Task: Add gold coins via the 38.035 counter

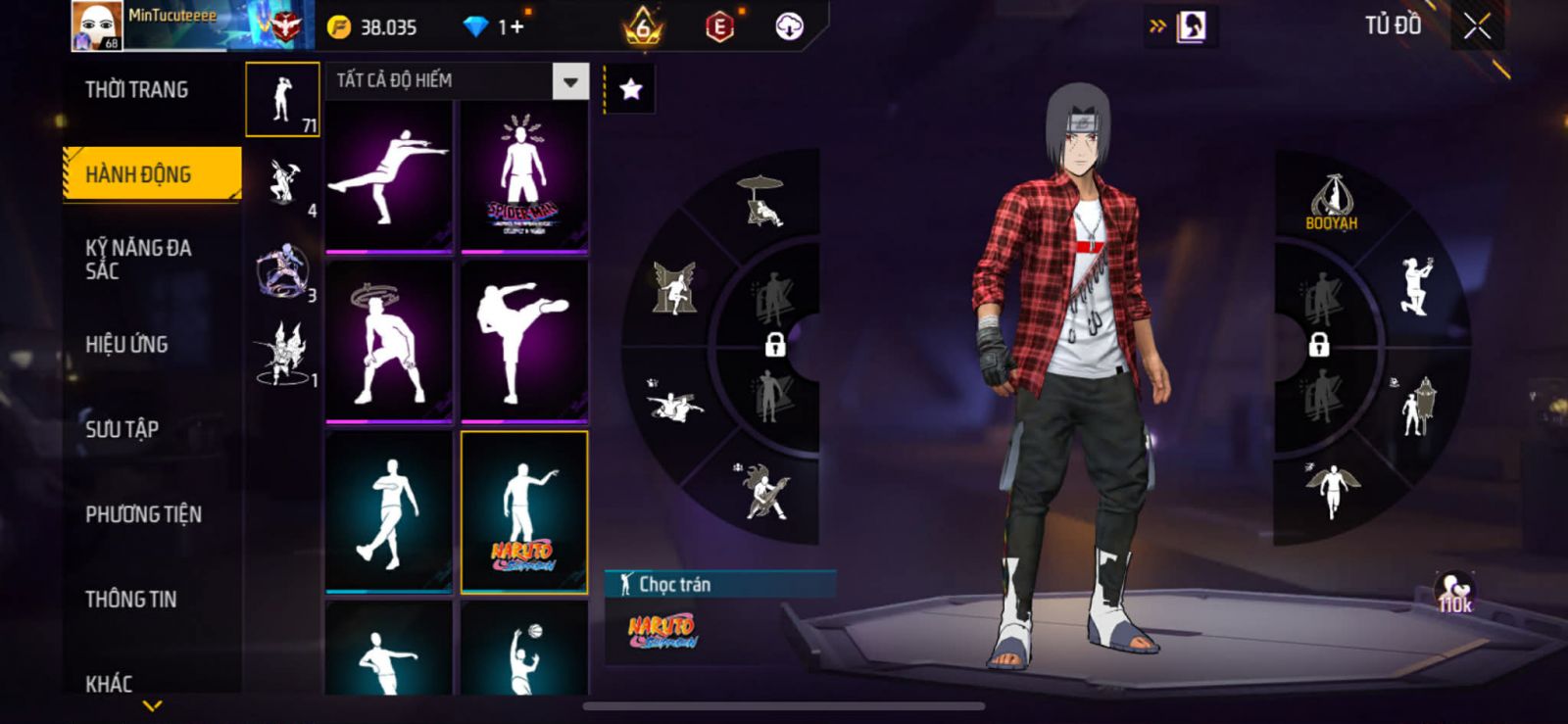Action: [373, 27]
